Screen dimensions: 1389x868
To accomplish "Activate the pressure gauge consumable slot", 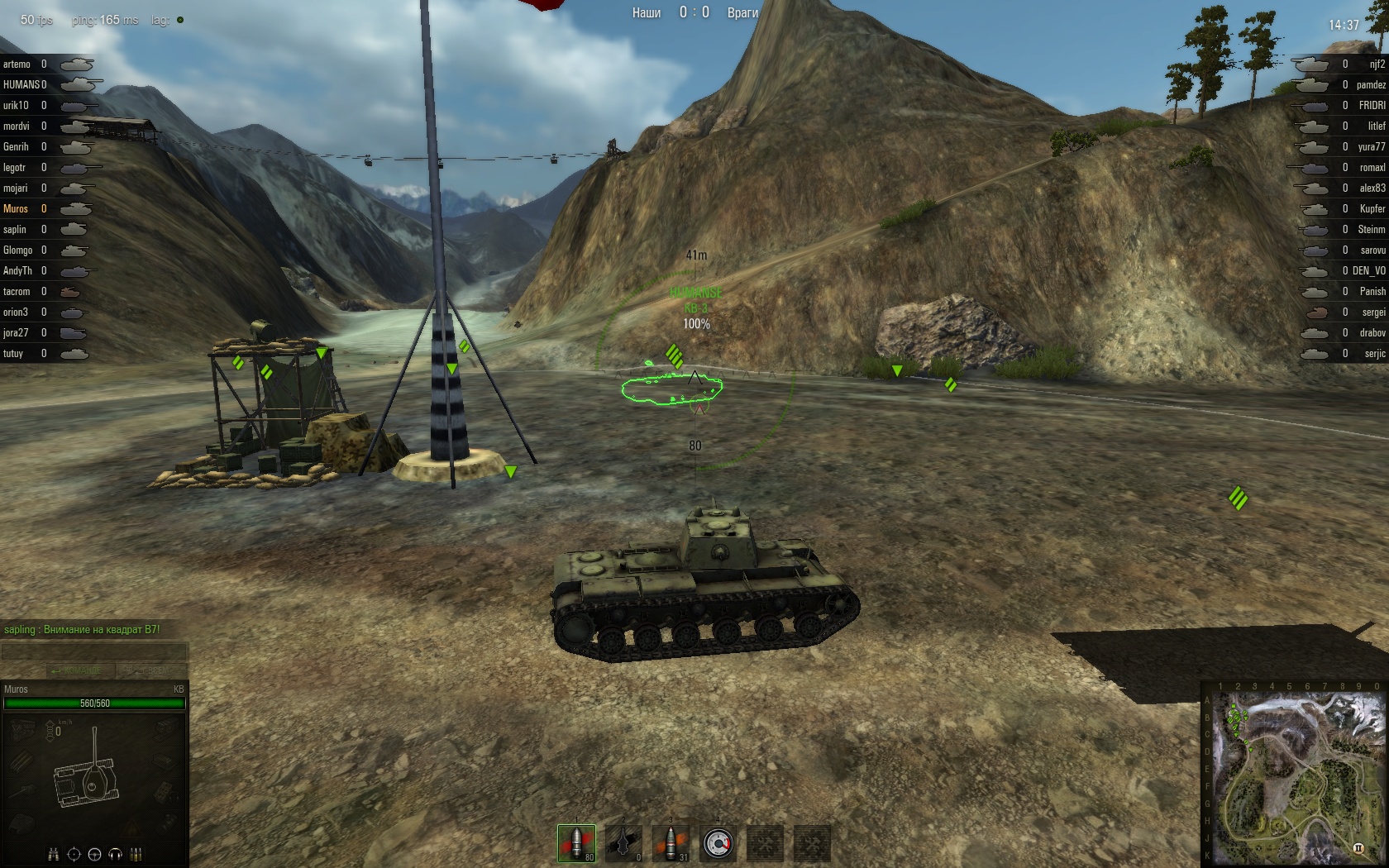I will 718,843.
